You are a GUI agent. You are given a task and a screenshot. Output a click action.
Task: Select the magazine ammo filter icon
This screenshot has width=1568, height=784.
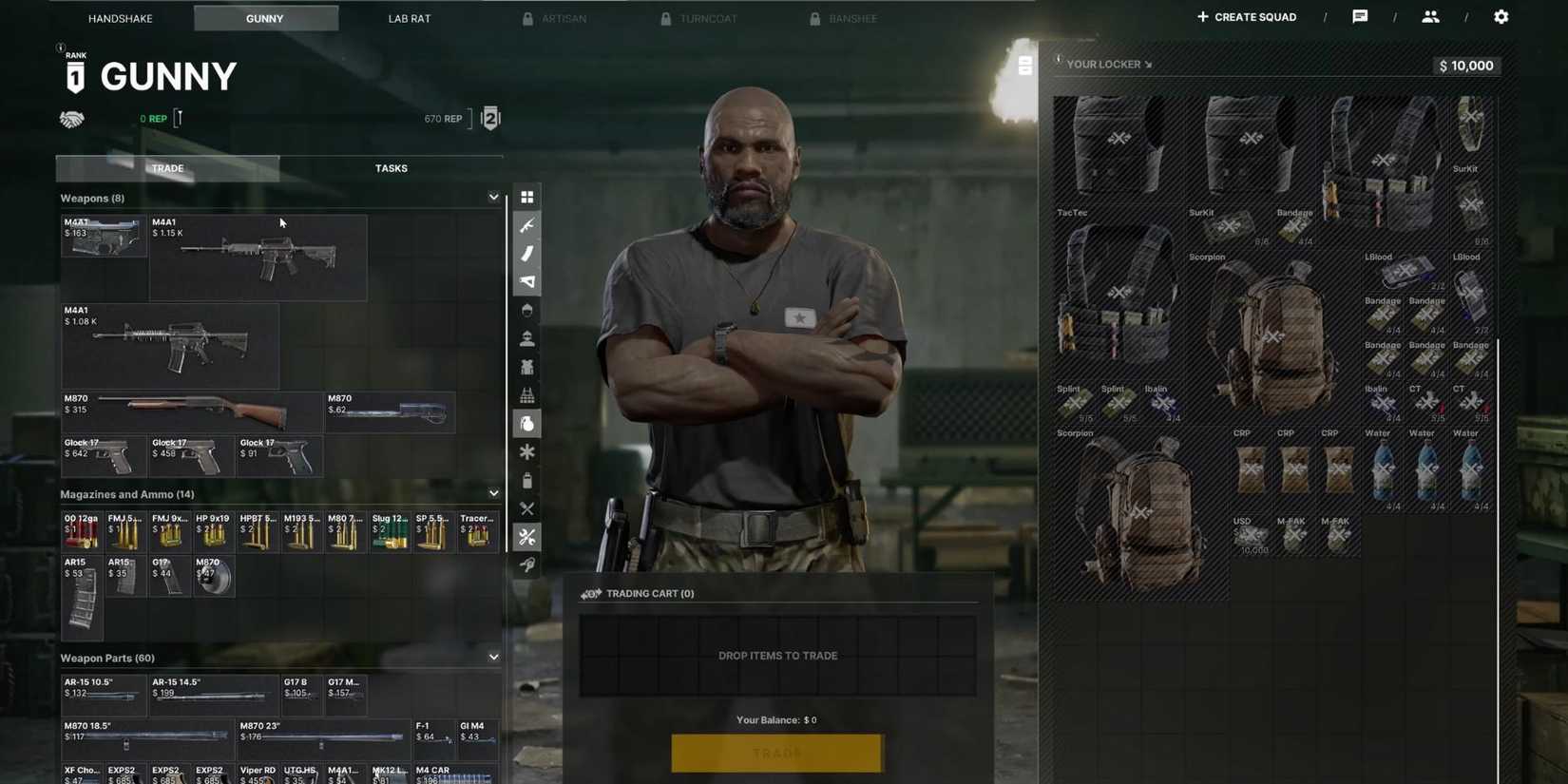[527, 254]
